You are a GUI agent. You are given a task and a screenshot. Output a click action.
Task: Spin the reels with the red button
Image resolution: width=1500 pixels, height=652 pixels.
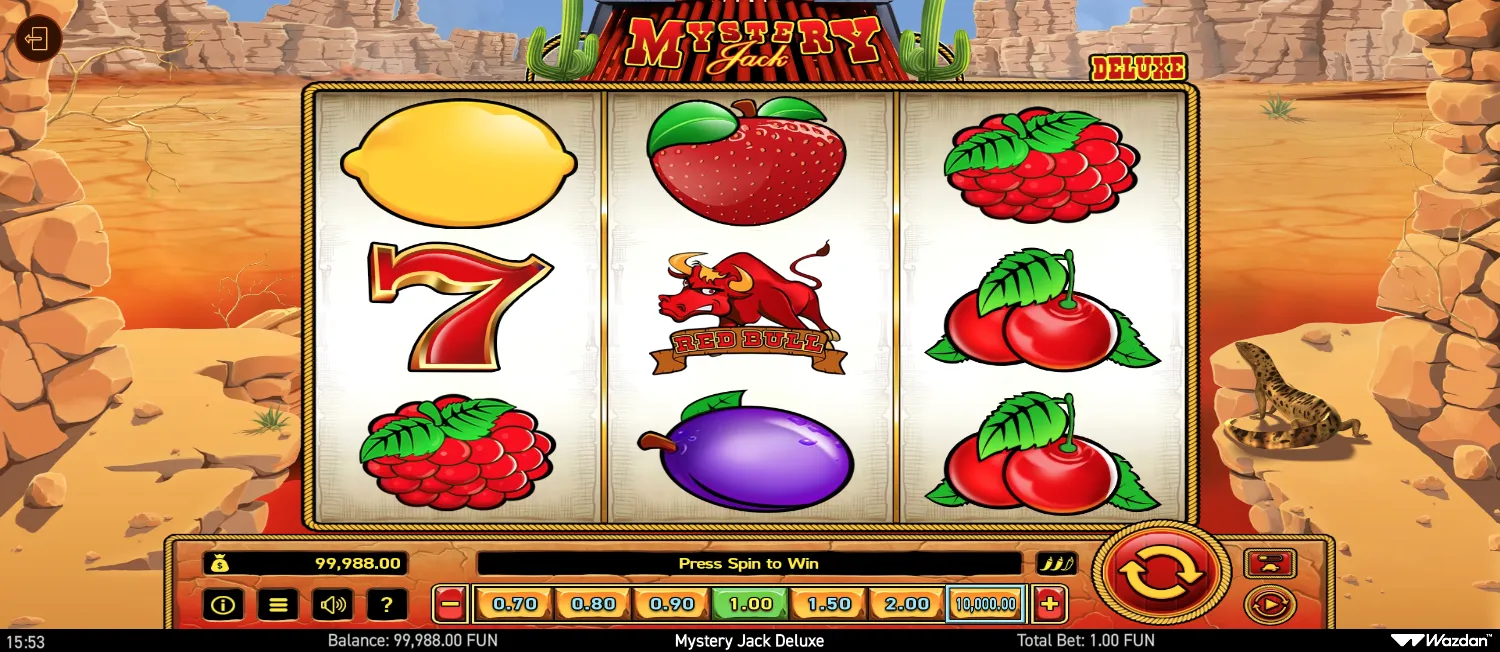[x=1160, y=573]
